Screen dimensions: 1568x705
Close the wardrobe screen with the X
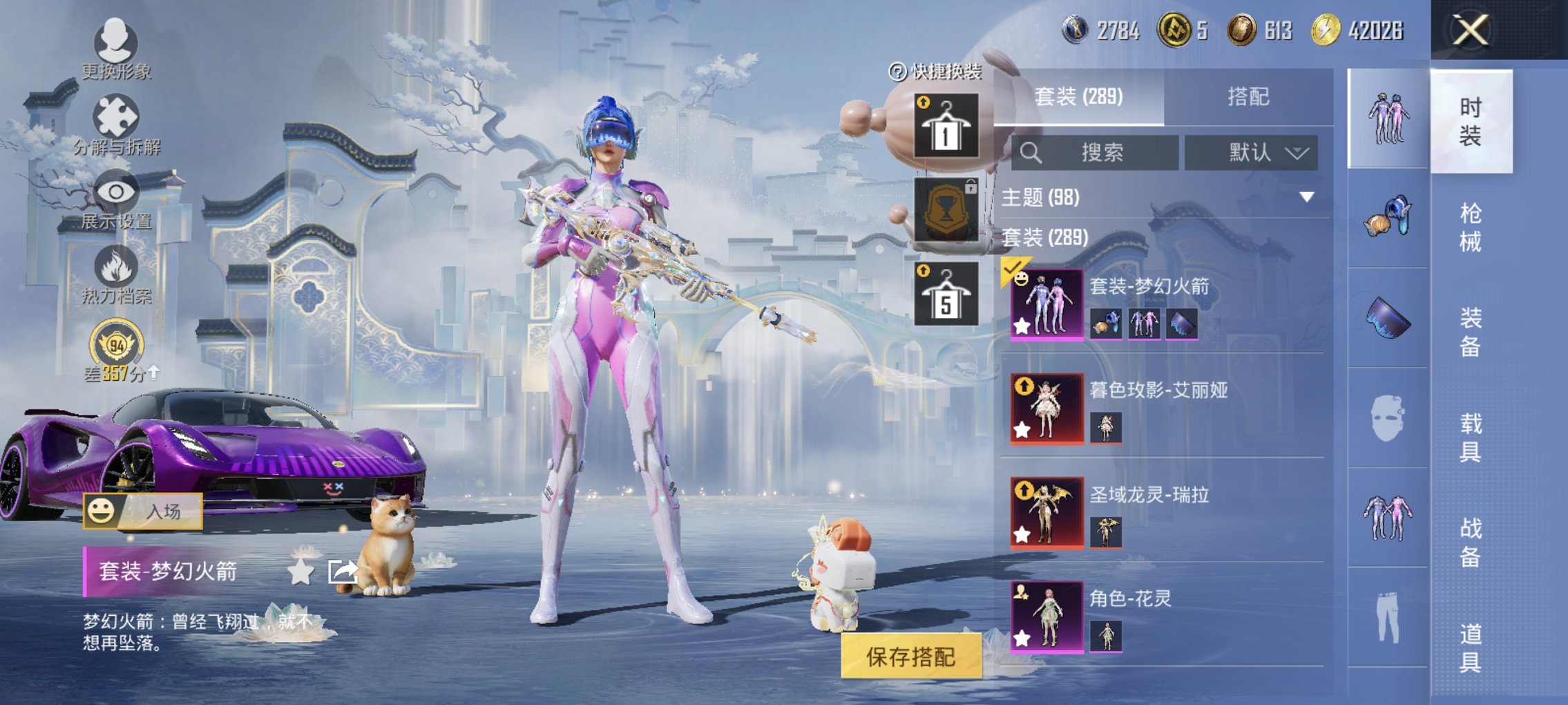click(1469, 30)
